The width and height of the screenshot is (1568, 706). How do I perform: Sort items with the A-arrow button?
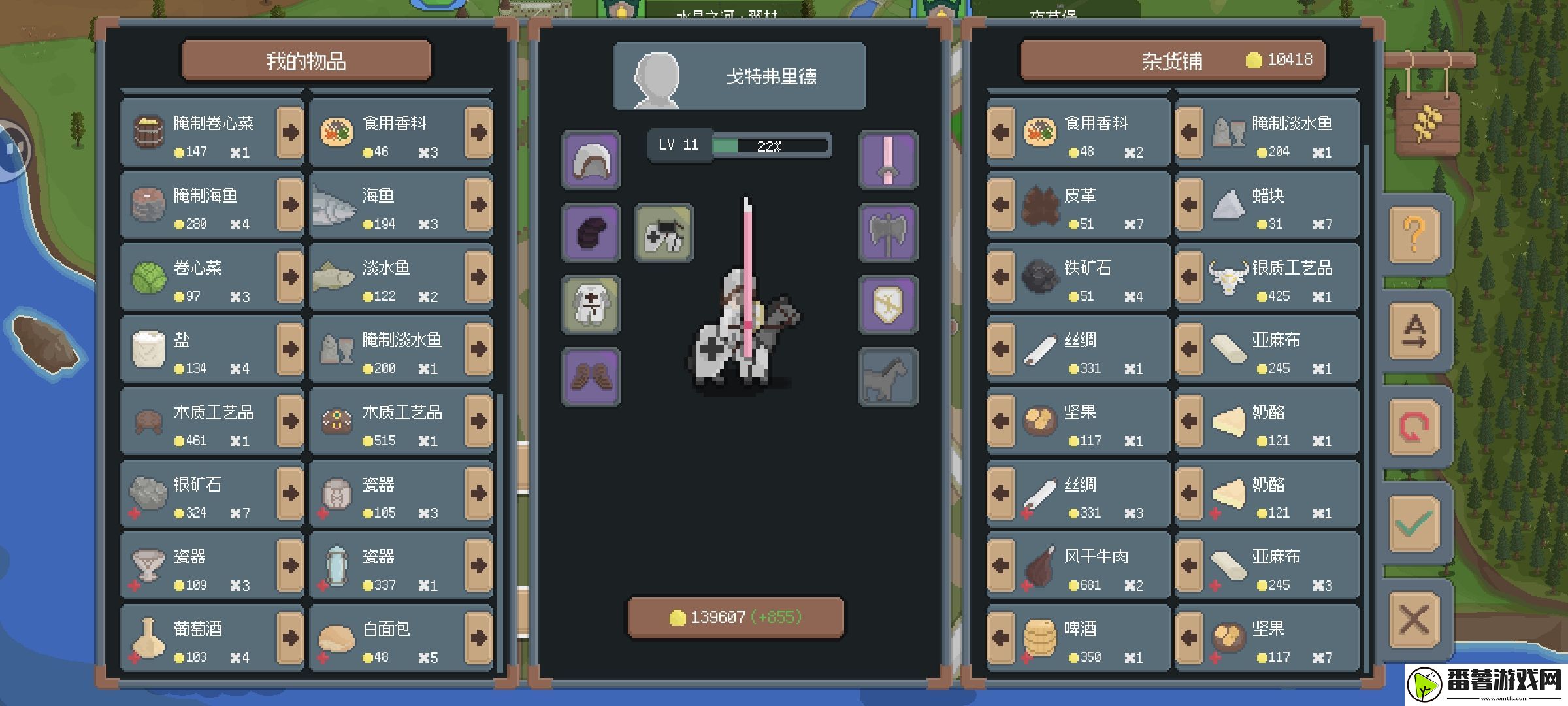pos(1414,331)
